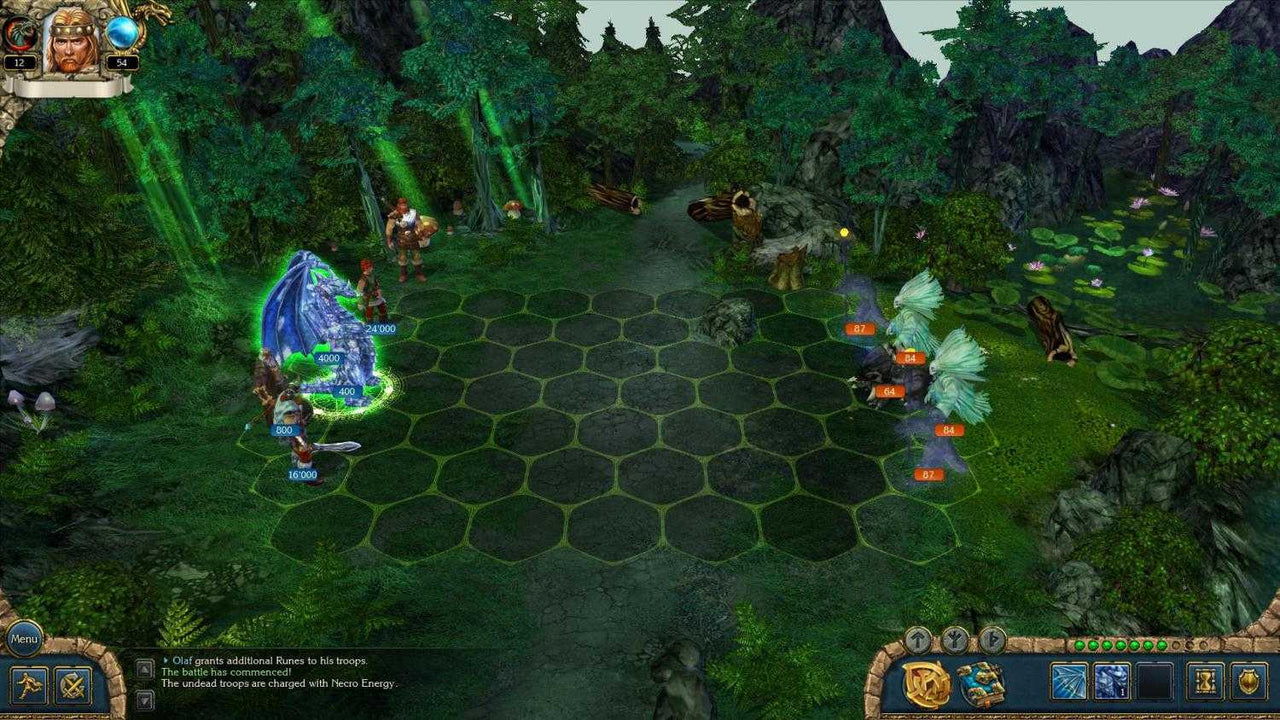Select the Defend shield icon
1280x720 pixels.
1249,681
